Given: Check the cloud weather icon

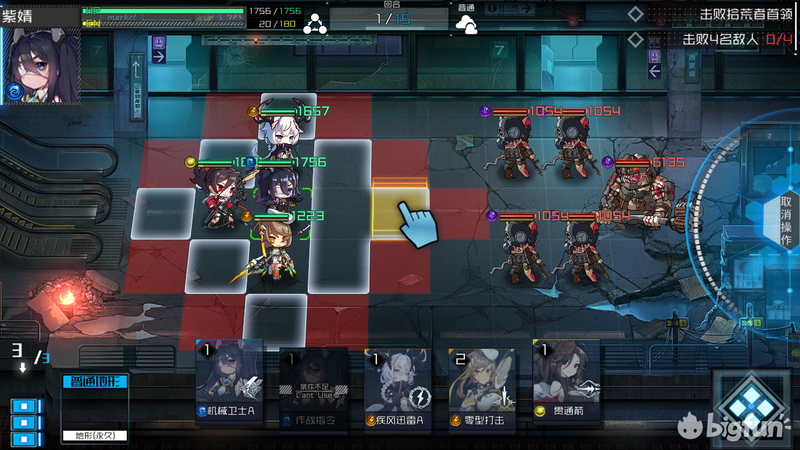Looking at the screenshot, I should [467, 26].
